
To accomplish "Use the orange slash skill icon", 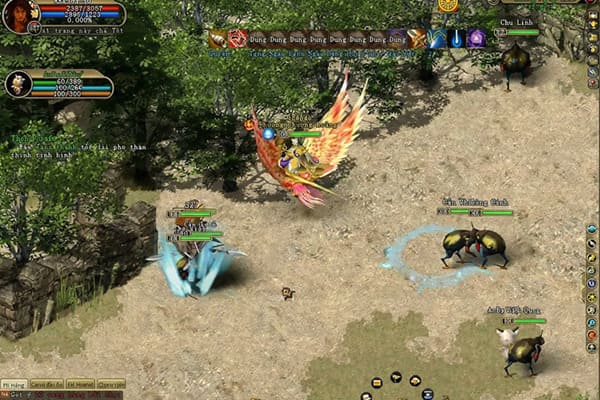I will pos(417,38).
